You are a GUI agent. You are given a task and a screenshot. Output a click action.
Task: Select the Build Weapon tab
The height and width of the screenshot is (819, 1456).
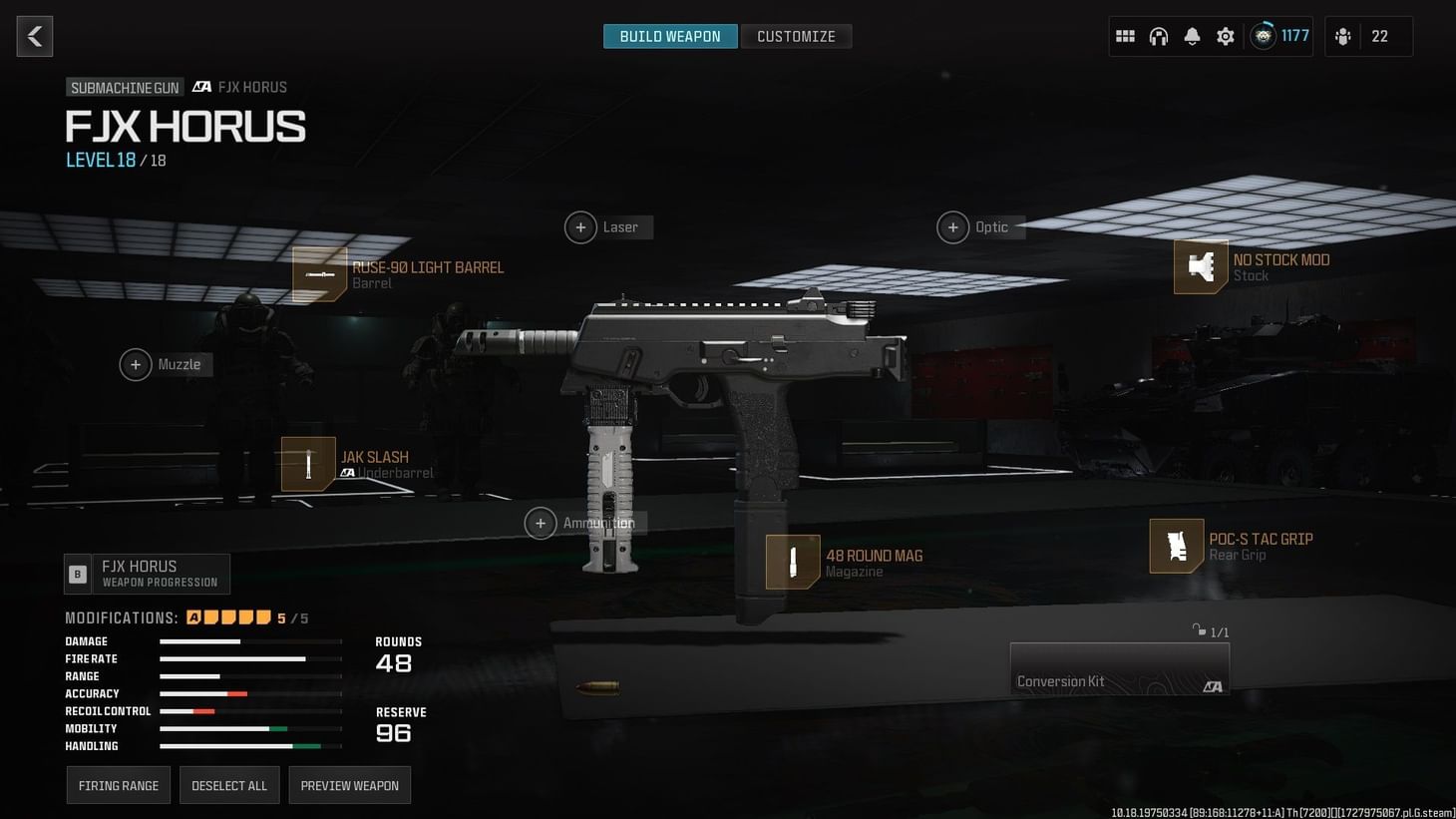pos(669,36)
